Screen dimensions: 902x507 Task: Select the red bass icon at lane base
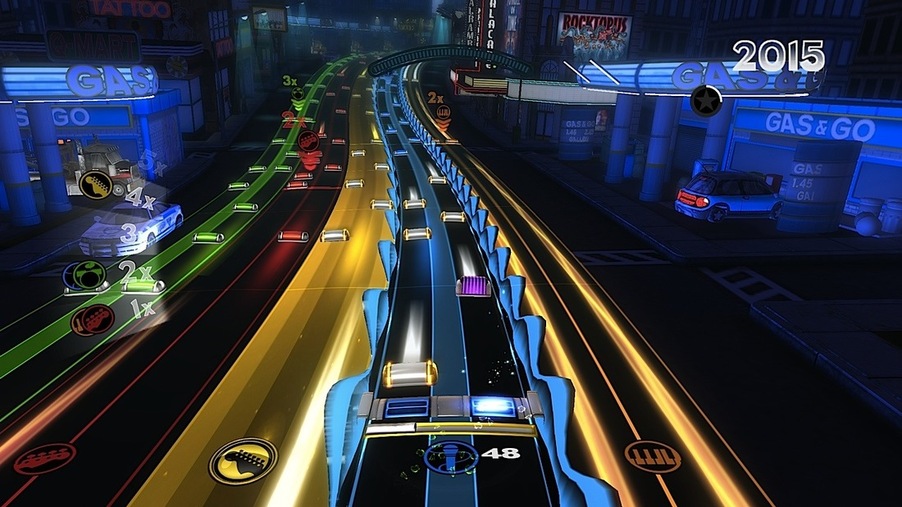[x=44, y=458]
